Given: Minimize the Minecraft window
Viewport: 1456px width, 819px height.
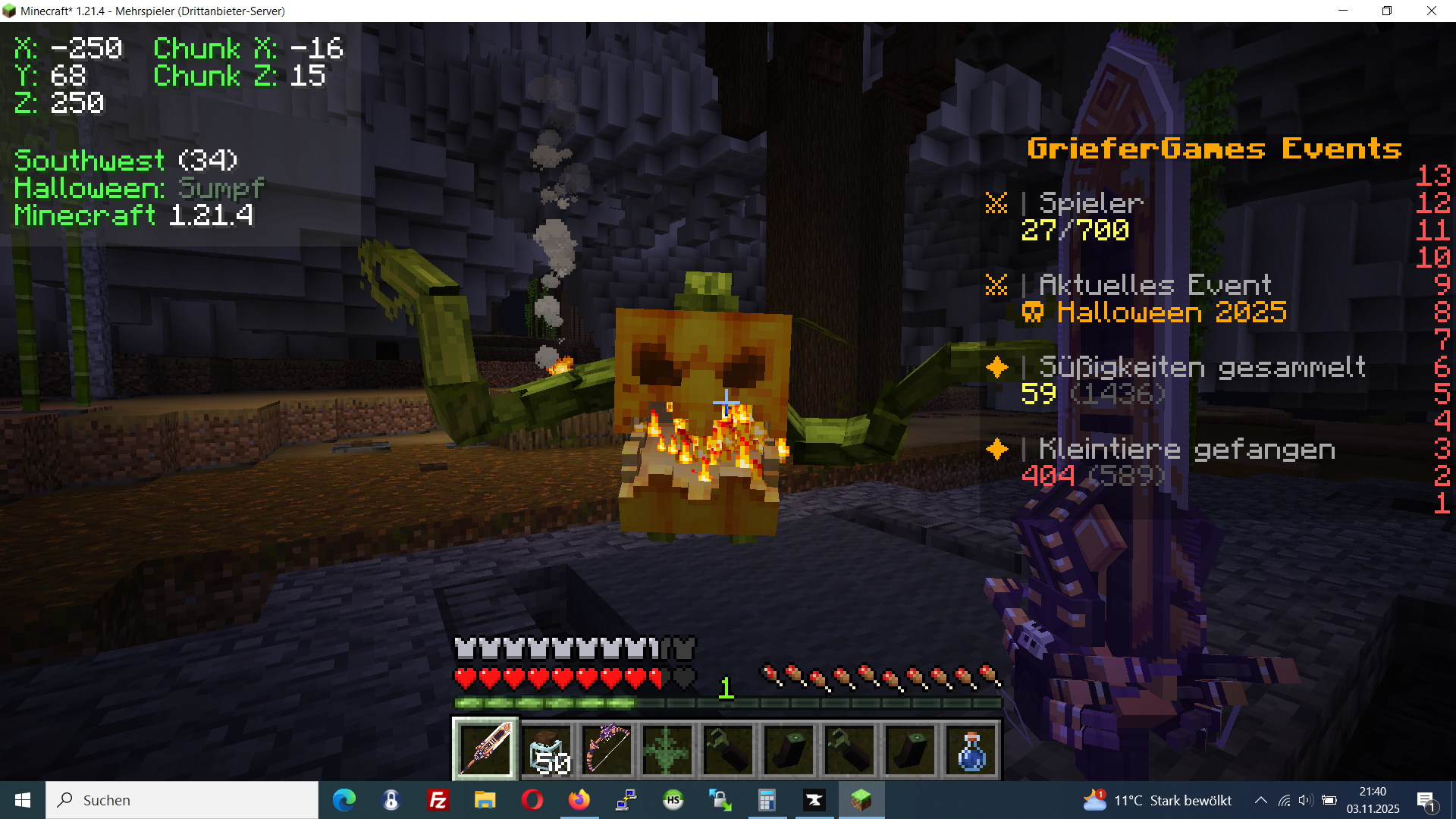Looking at the screenshot, I should [1343, 11].
